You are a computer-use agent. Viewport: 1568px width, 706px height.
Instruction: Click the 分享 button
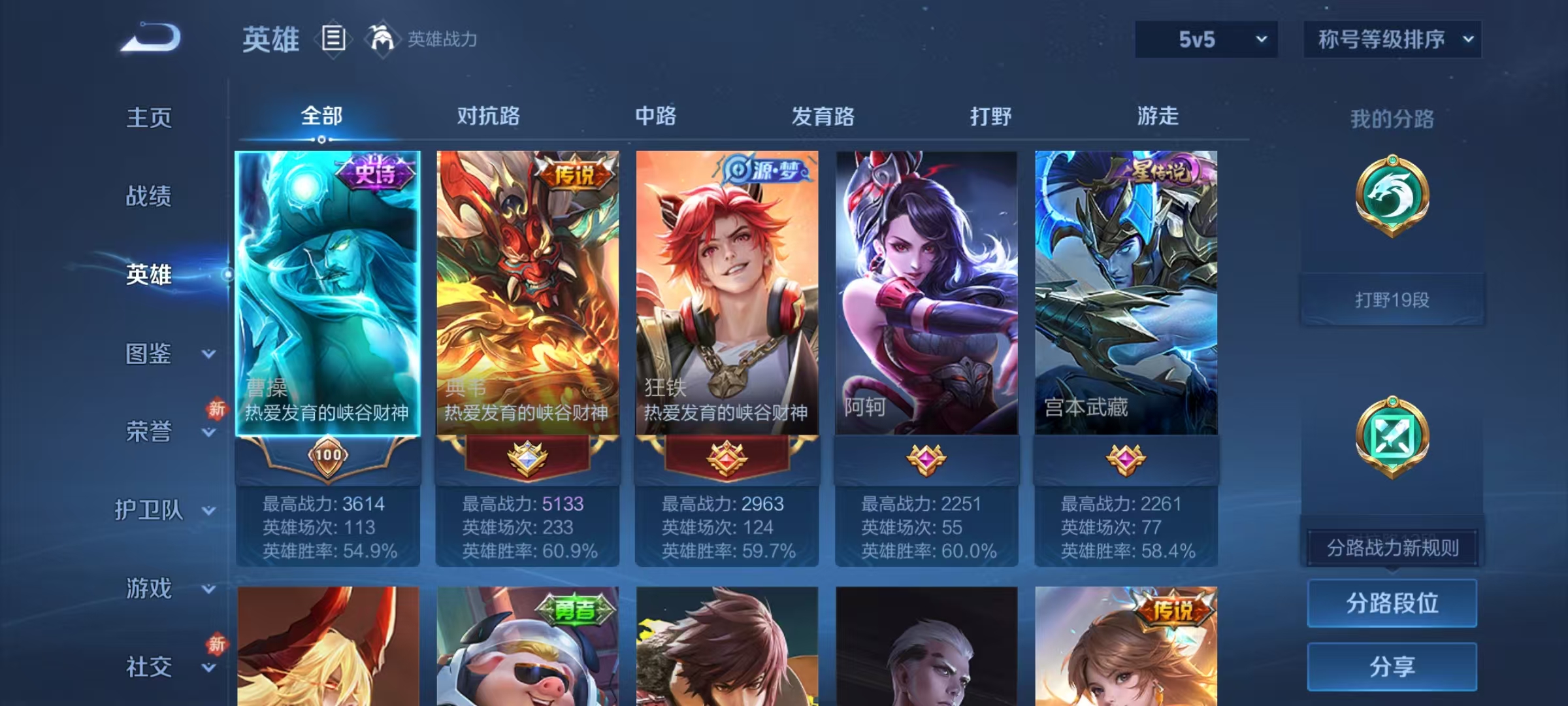tap(1392, 667)
